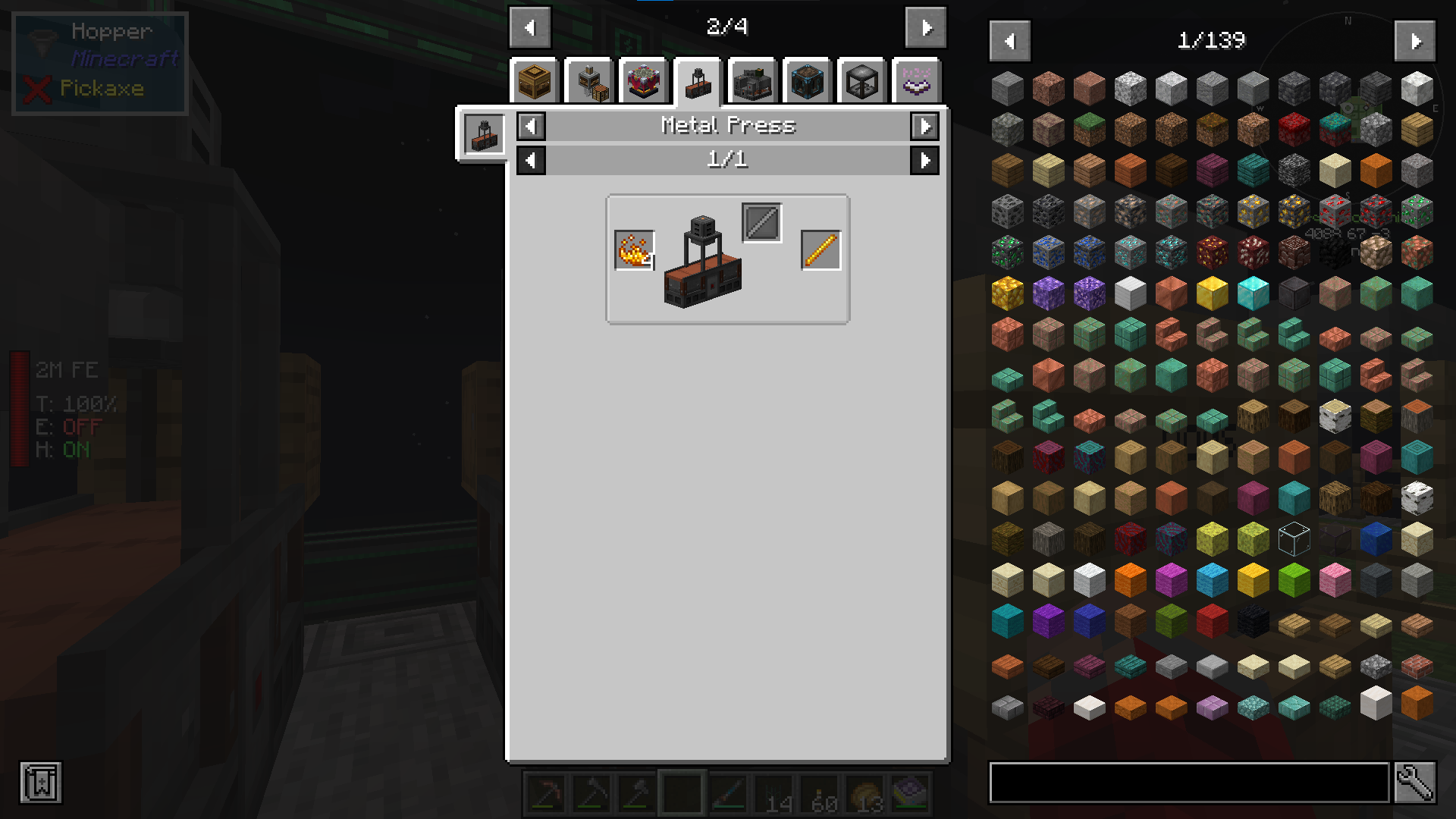The height and width of the screenshot is (819, 1456).
Task: Go to next category page past 2/4
Action: click(925, 27)
